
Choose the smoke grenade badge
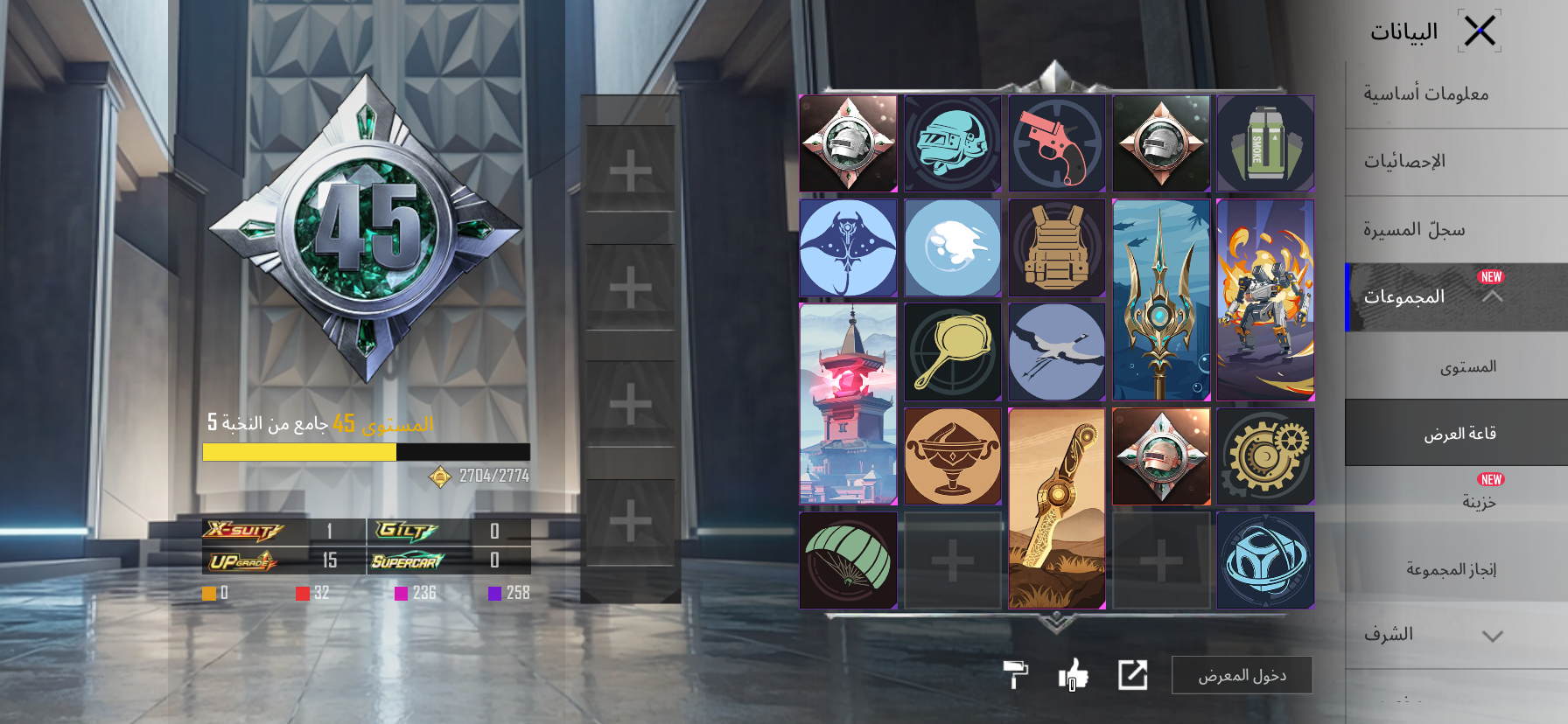pyautogui.click(x=1265, y=144)
